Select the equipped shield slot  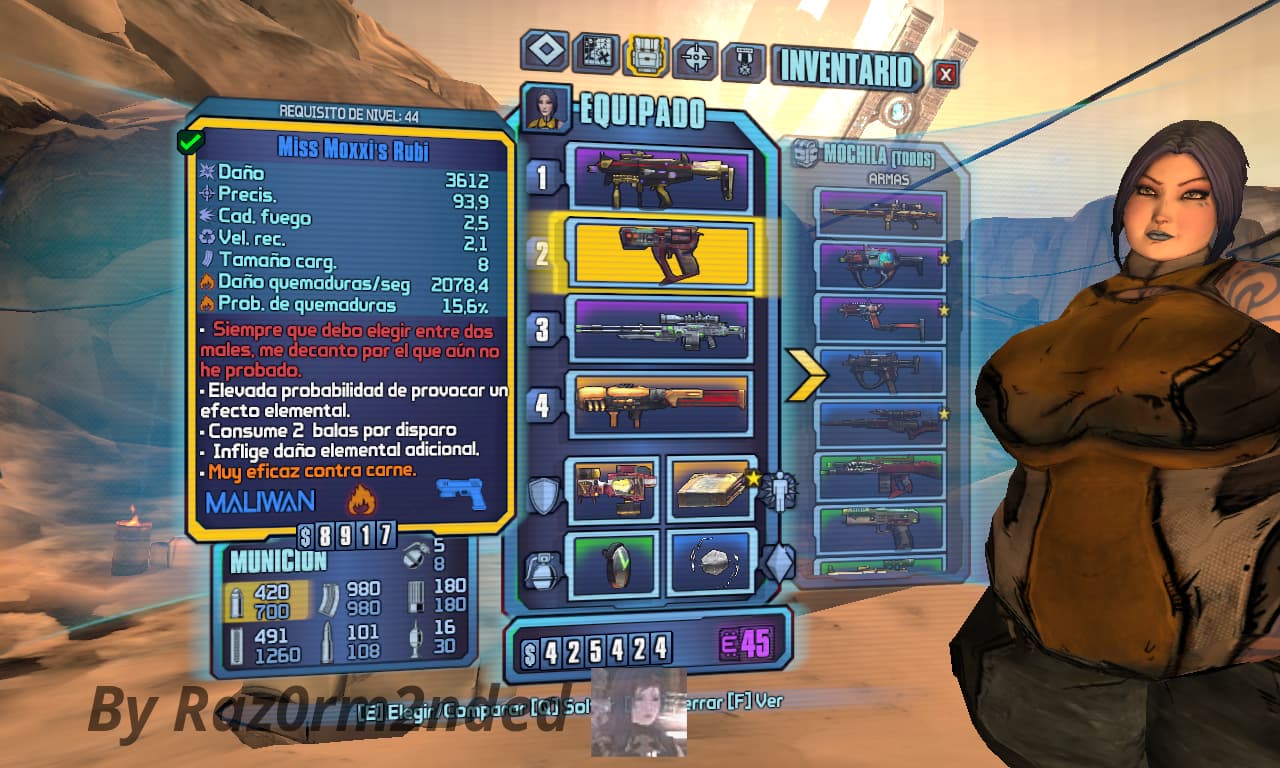(612, 489)
